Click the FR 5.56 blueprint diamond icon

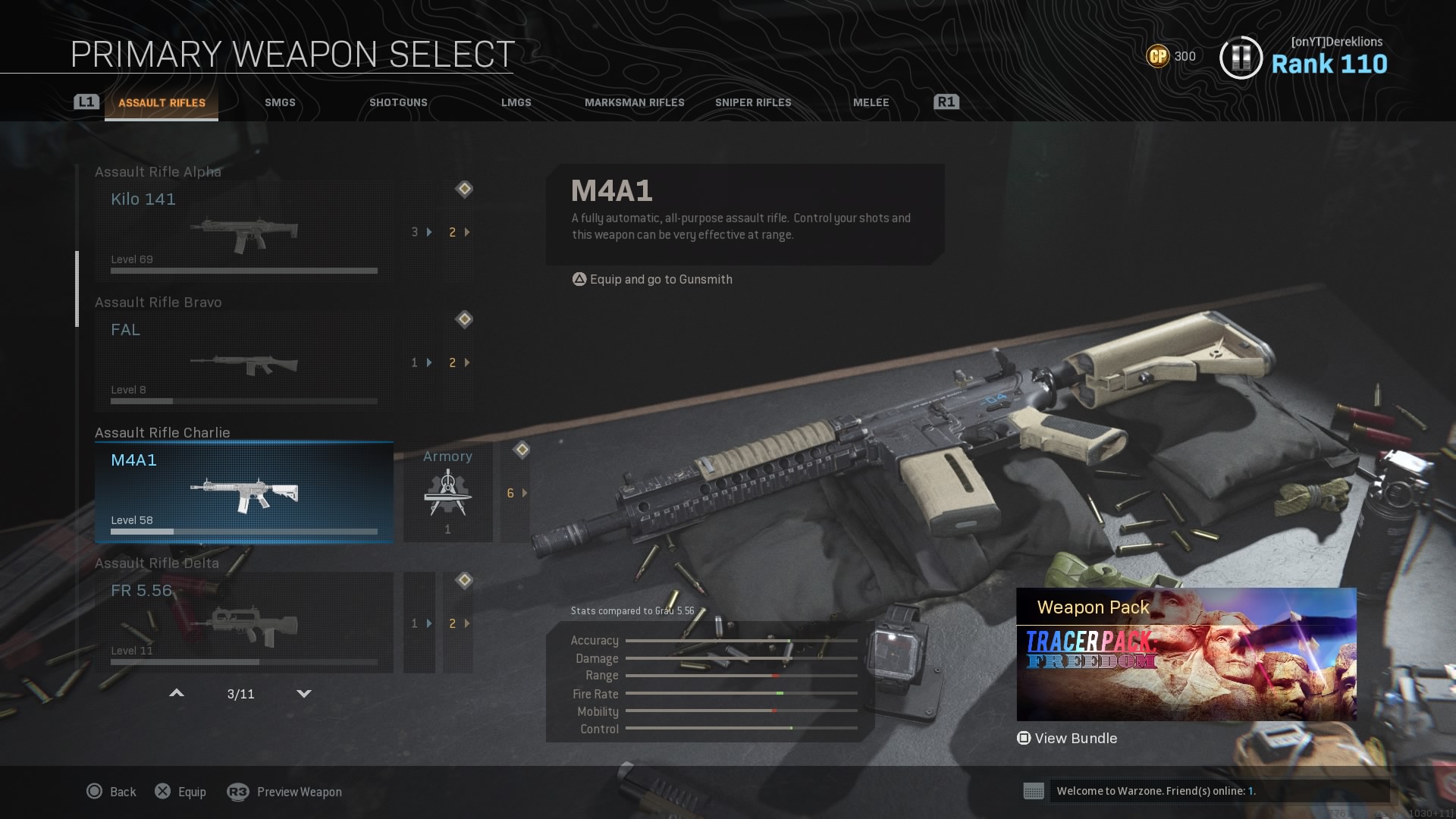point(464,580)
